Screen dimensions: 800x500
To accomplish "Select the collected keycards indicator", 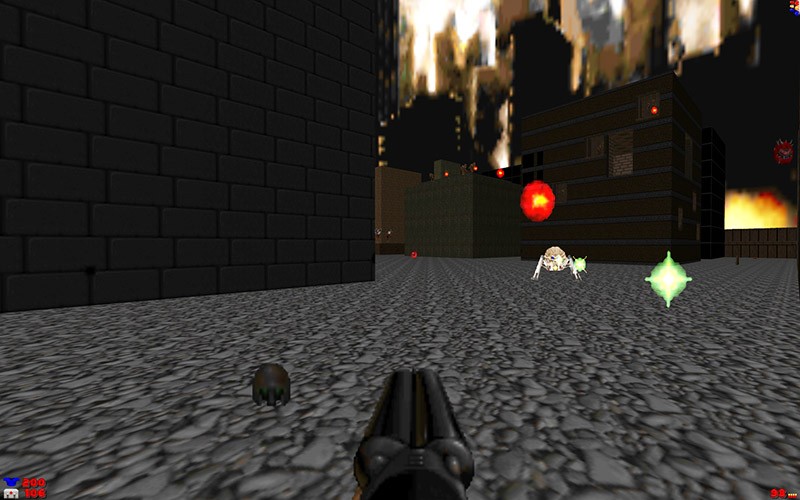I will coord(794,8).
